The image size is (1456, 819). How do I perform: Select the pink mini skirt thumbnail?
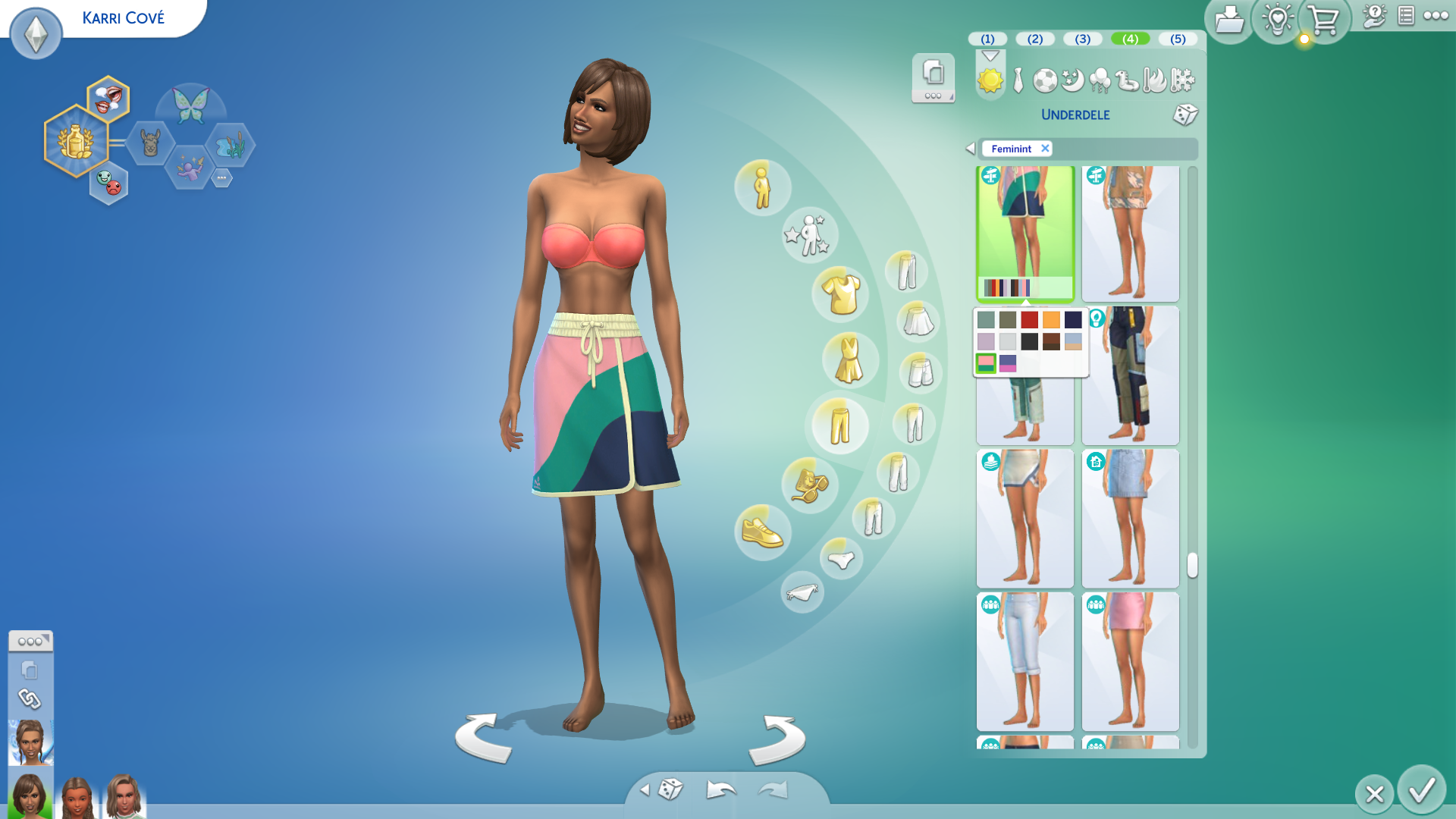[1130, 661]
